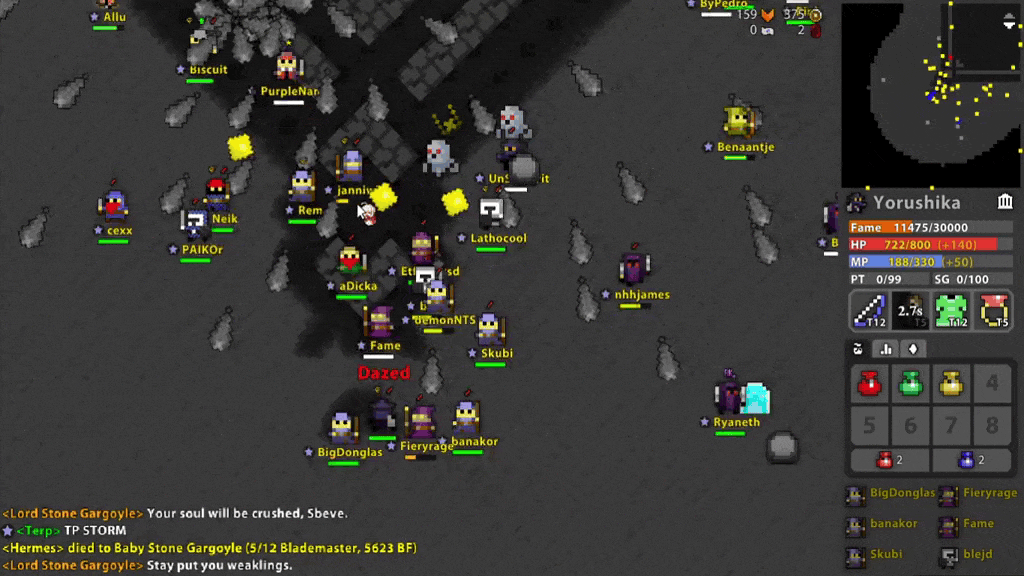Select the T5 ring equipment slot

click(993, 310)
